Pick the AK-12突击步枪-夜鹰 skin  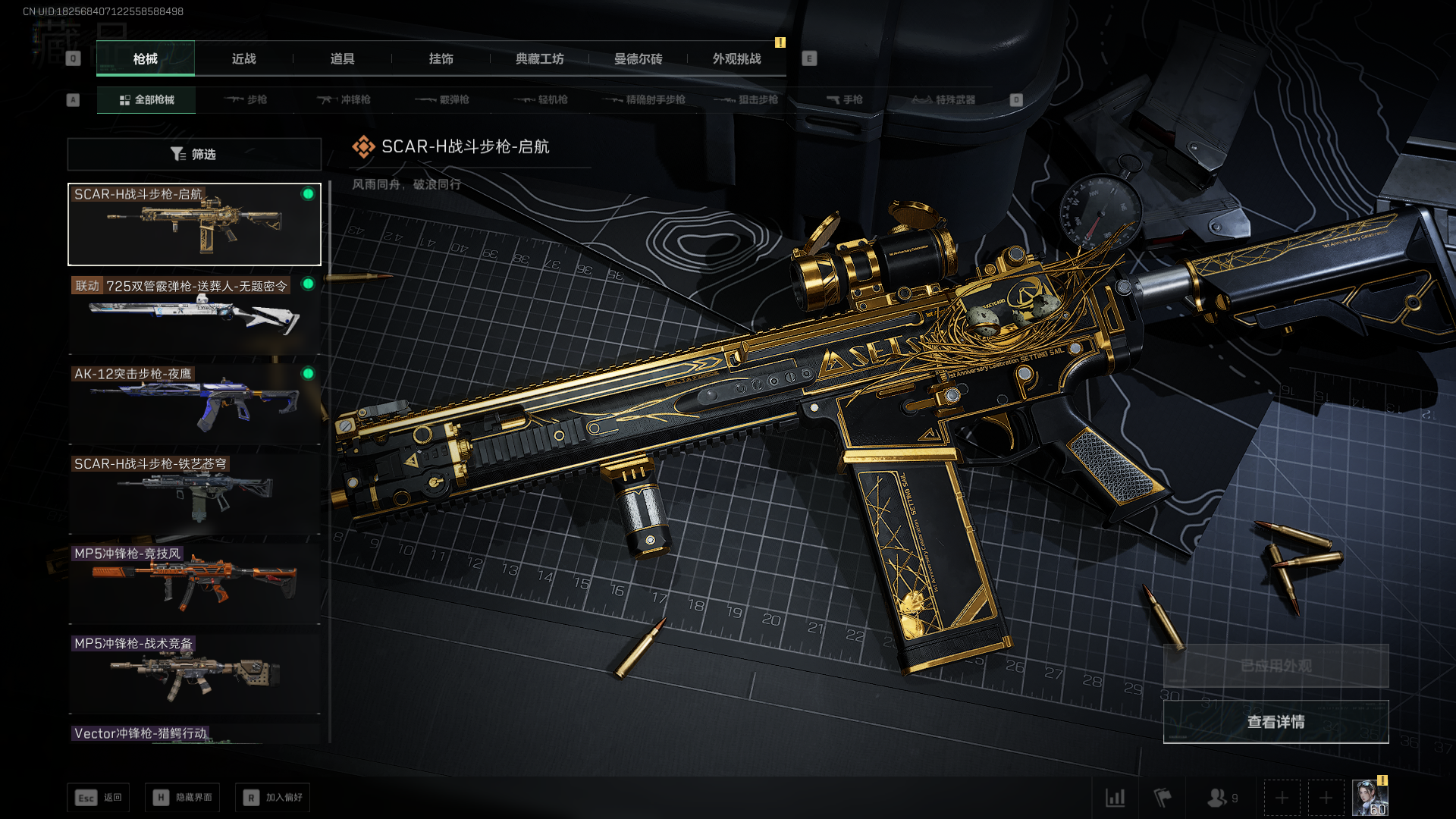pyautogui.click(x=194, y=404)
